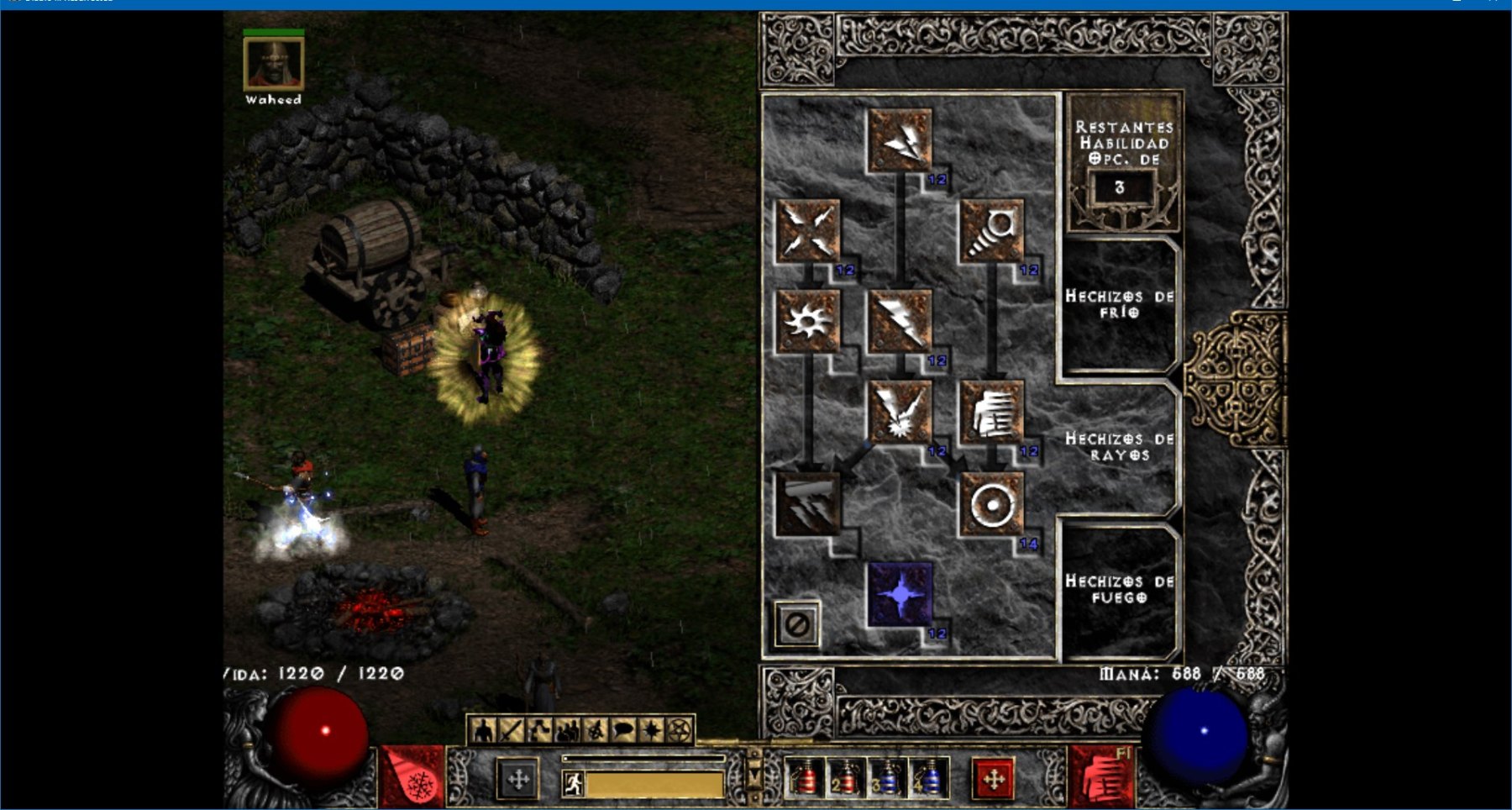Invest a point in Chain Lightning
This screenshot has width=1512, height=810.
900,412
